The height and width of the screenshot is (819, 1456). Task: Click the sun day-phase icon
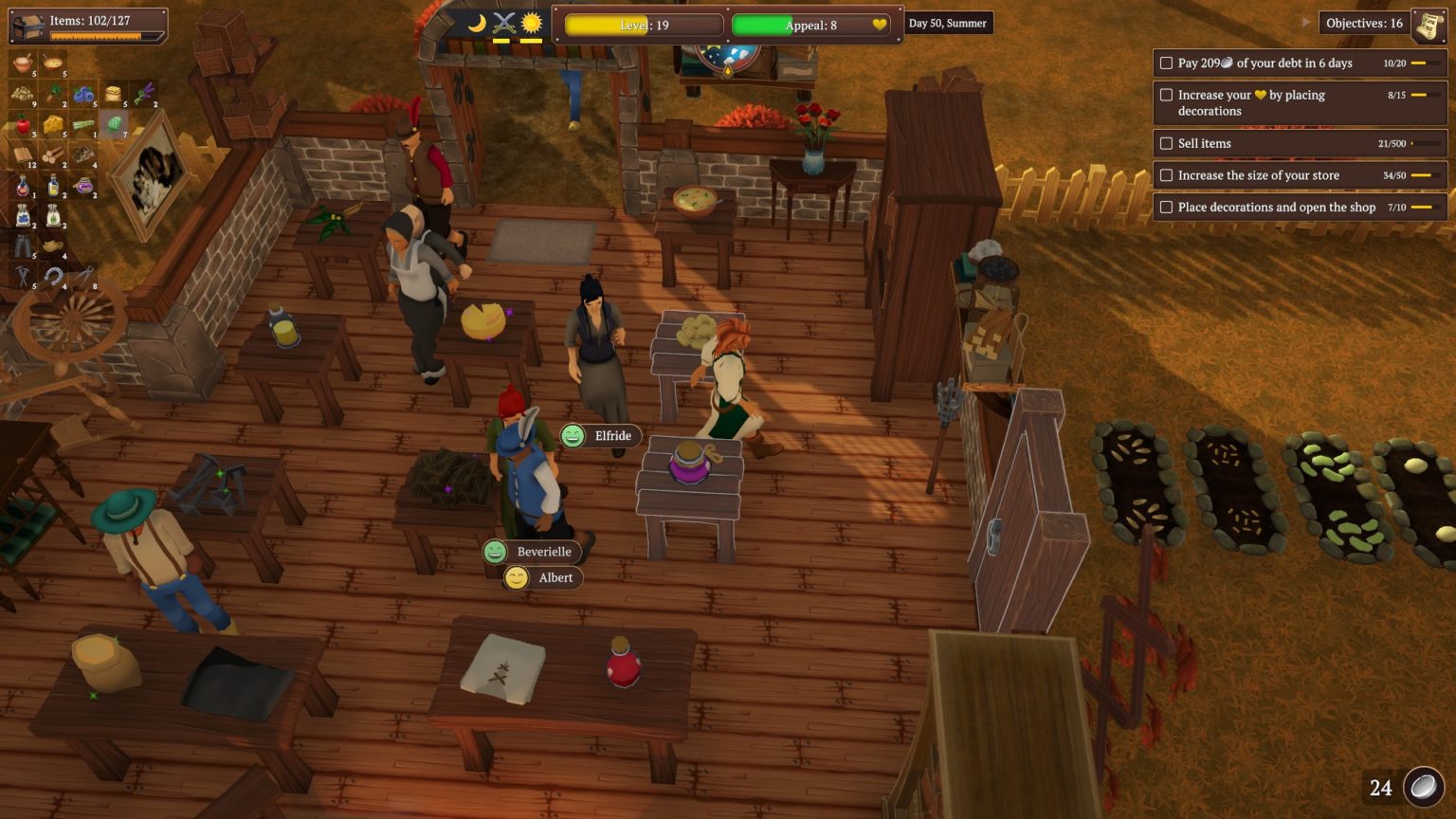(531, 23)
